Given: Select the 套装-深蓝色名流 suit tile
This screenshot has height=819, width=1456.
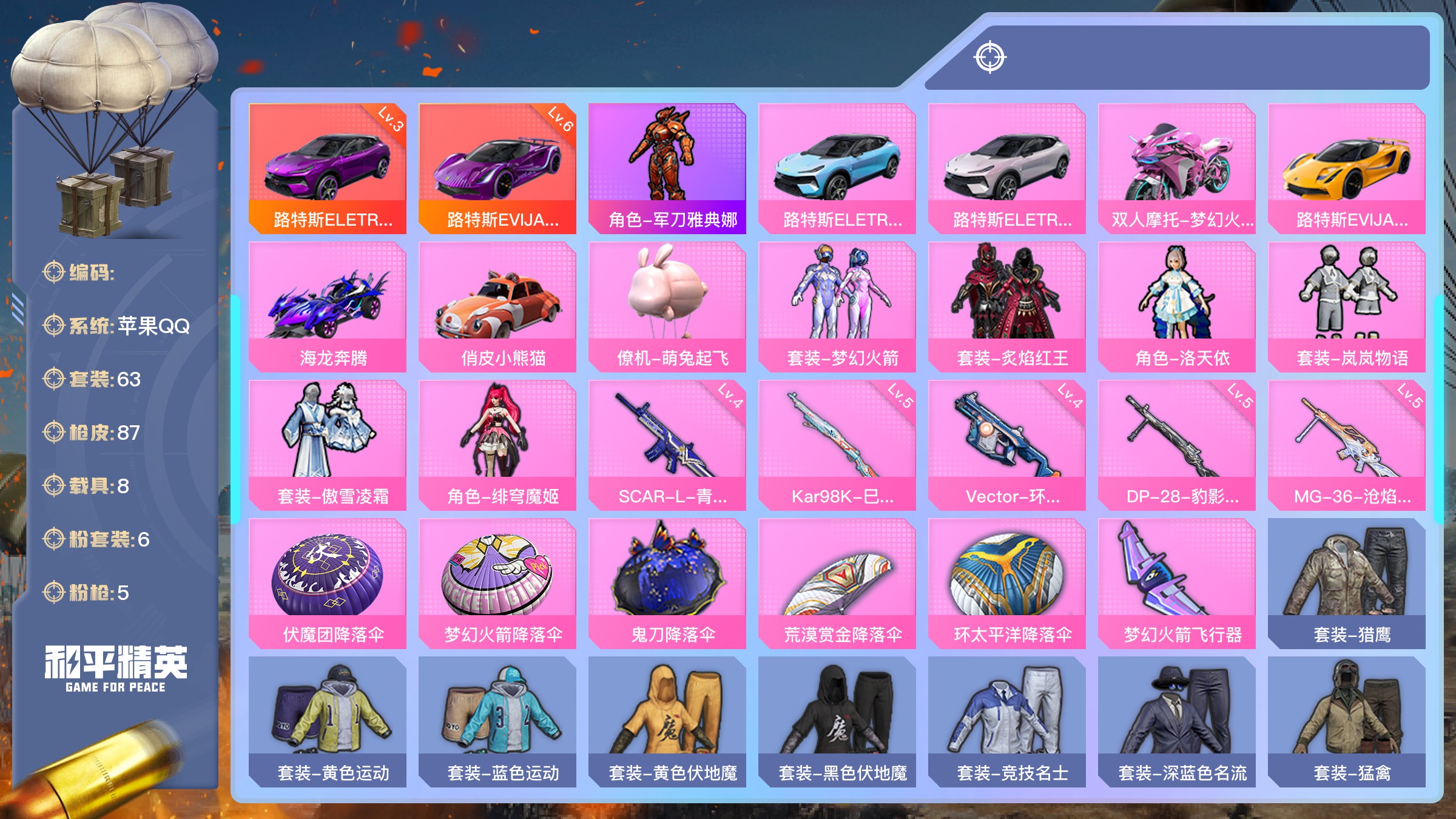Looking at the screenshot, I should [1176, 721].
